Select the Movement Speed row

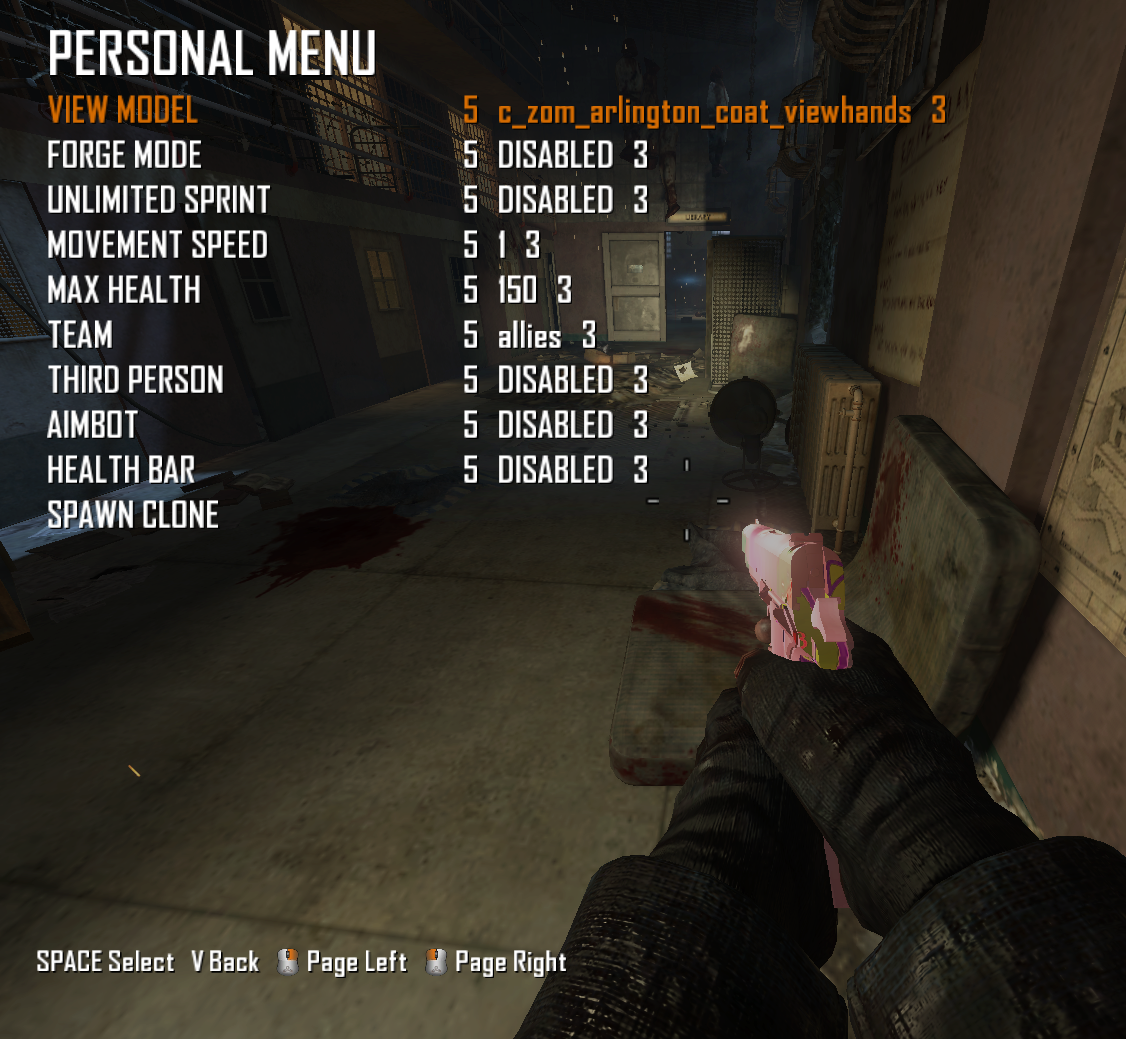157,245
